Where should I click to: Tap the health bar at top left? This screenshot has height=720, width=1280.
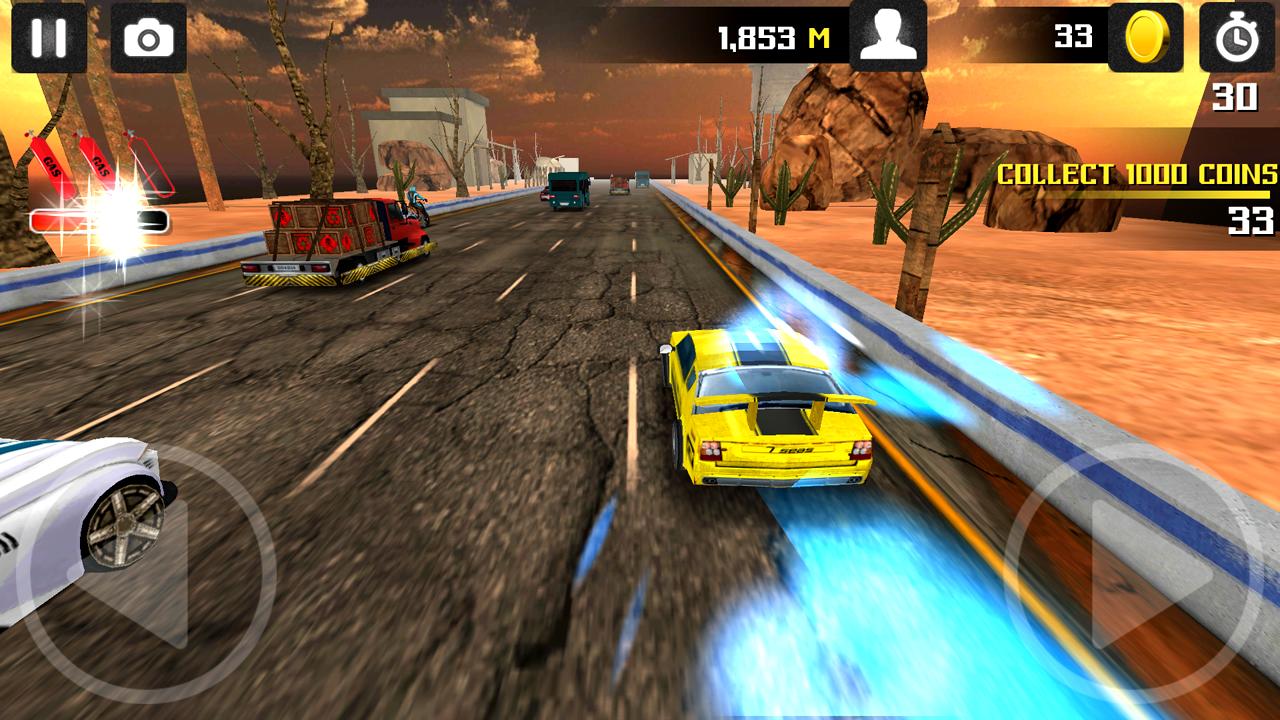[x=100, y=221]
